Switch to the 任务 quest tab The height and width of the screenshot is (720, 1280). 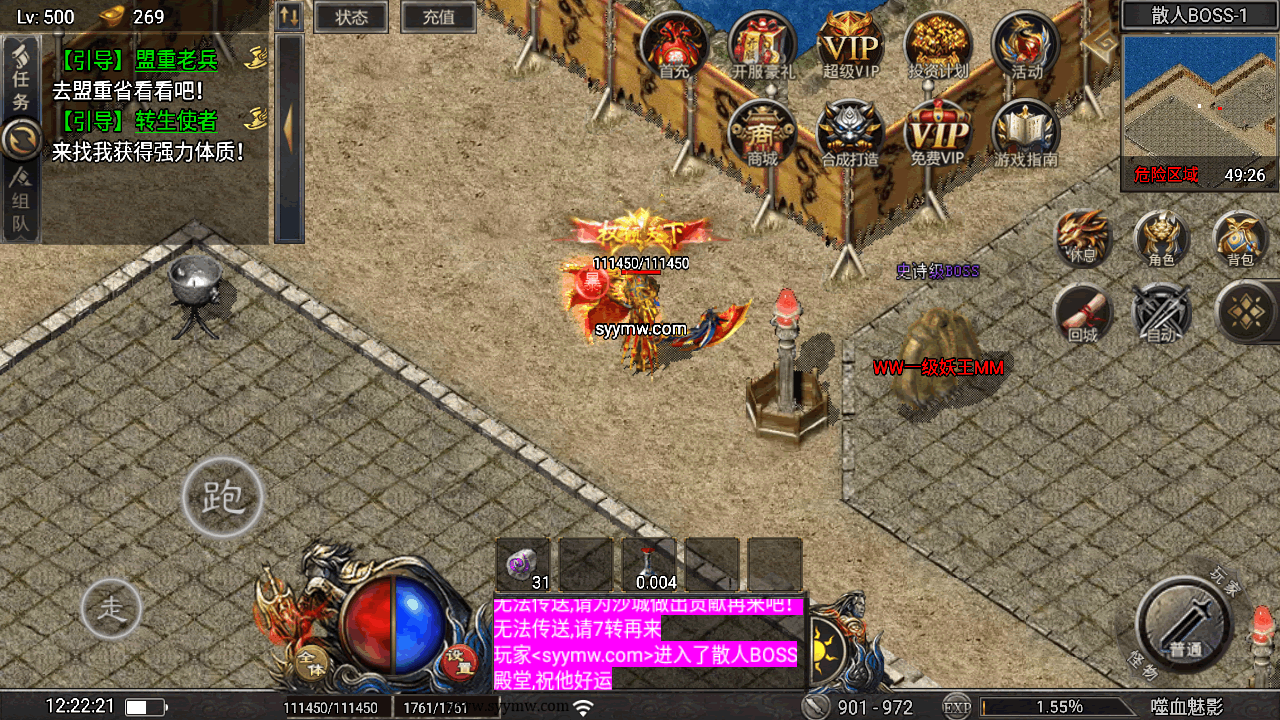click(x=21, y=78)
